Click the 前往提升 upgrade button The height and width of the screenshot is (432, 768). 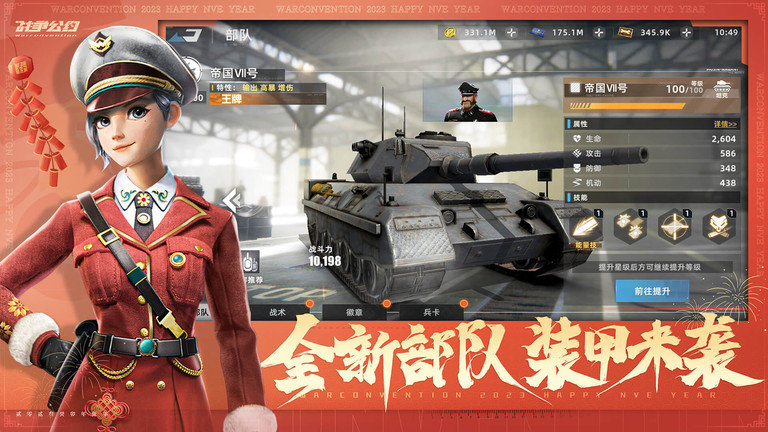(661, 291)
